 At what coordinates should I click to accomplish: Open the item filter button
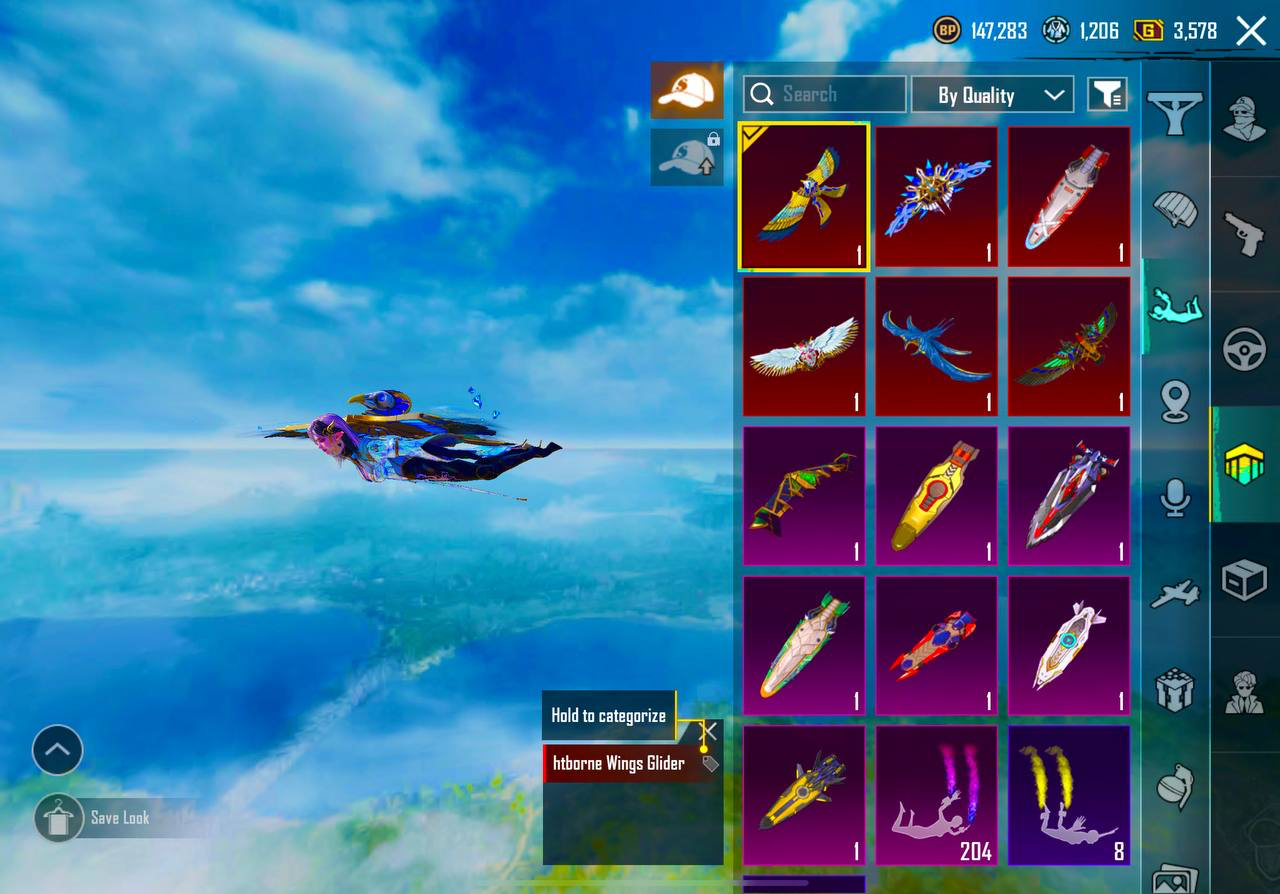tap(1107, 95)
